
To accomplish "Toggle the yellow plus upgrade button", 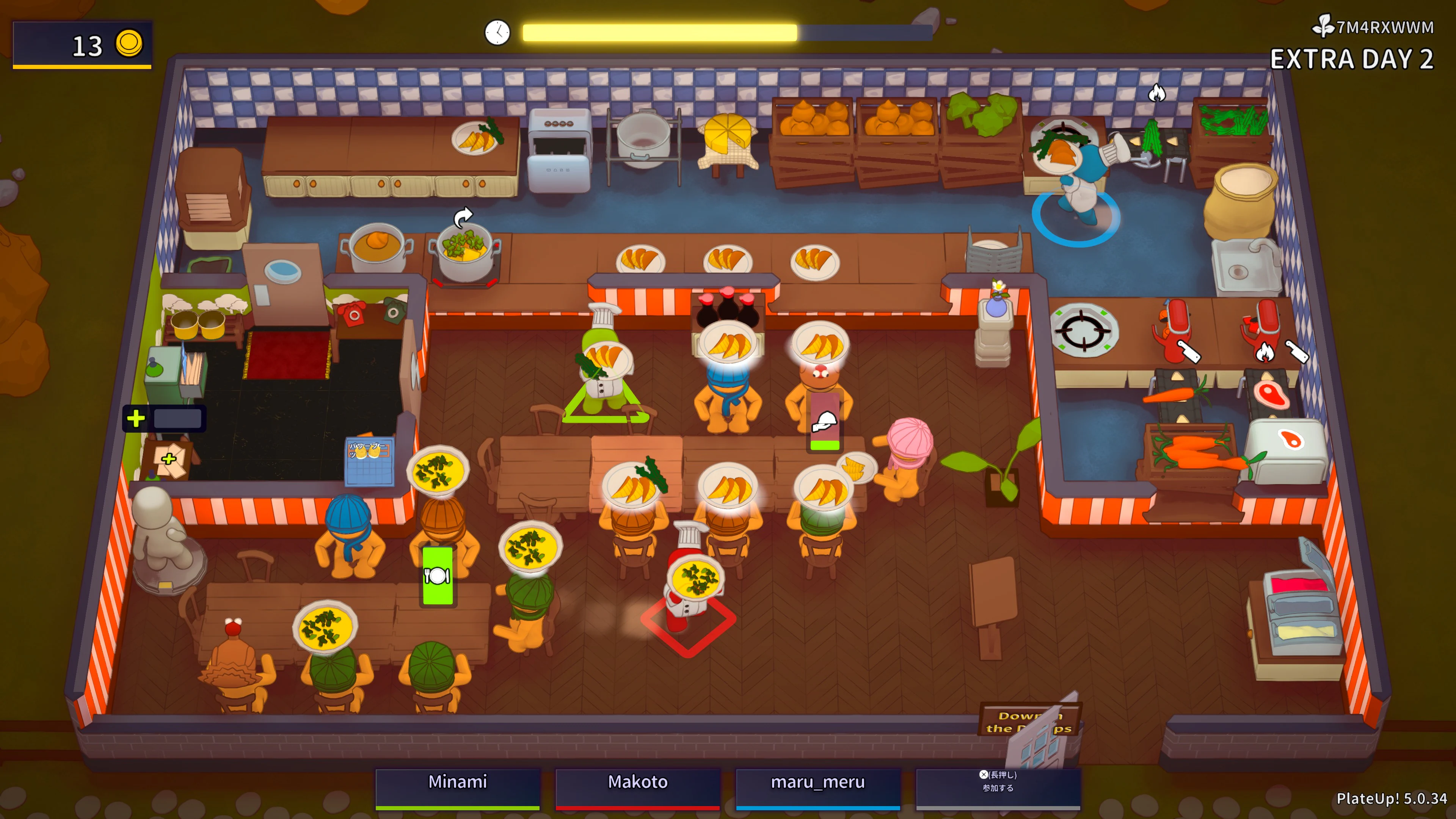I will (136, 419).
